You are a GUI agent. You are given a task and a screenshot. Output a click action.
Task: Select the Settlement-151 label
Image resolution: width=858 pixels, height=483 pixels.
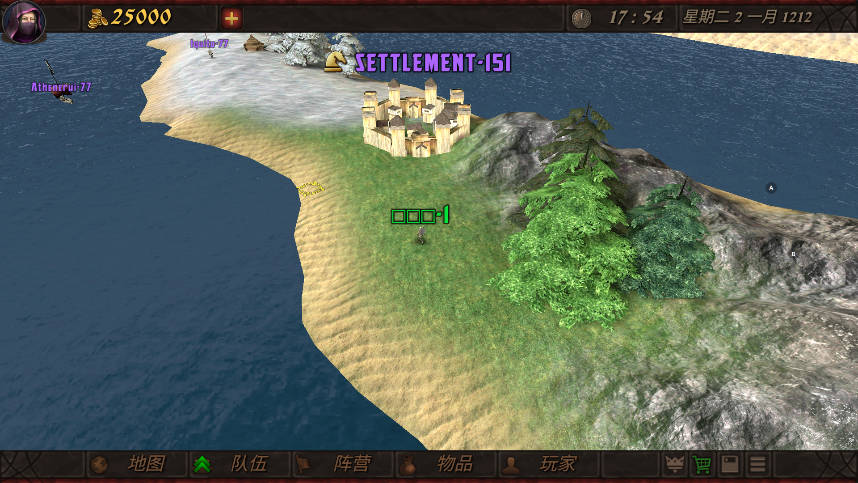432,63
